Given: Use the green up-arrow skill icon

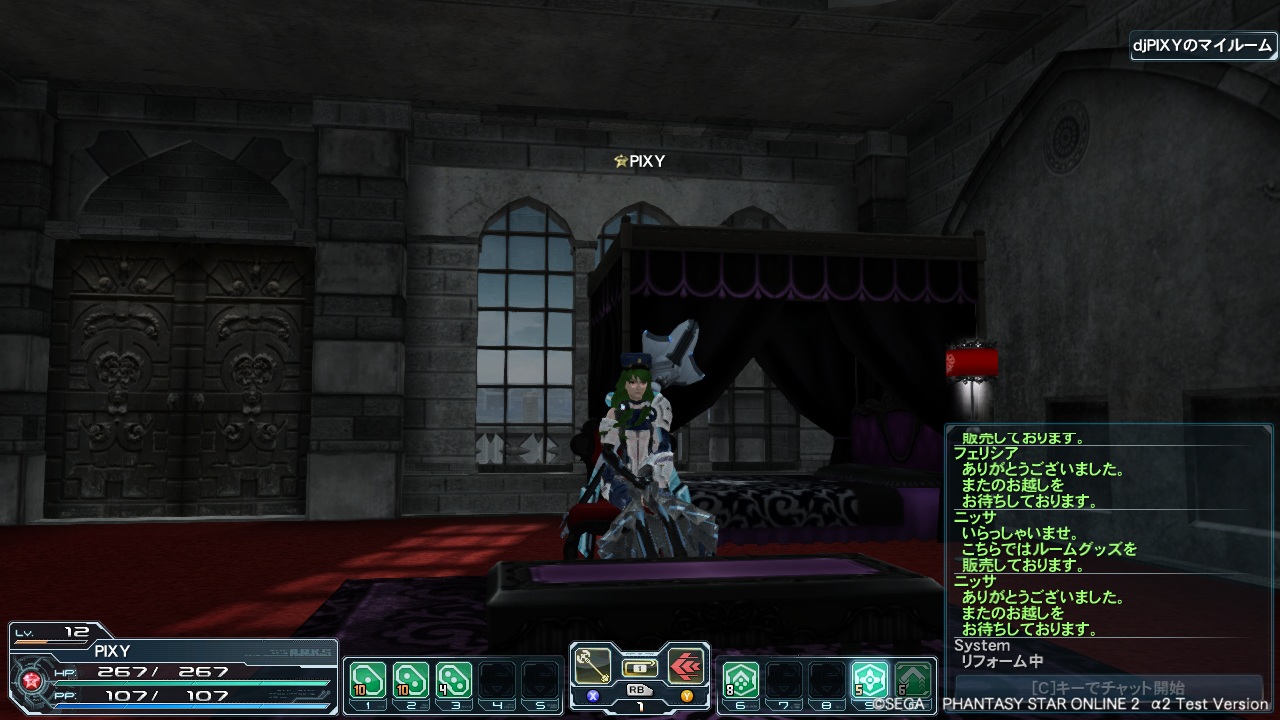Looking at the screenshot, I should coord(913,680).
